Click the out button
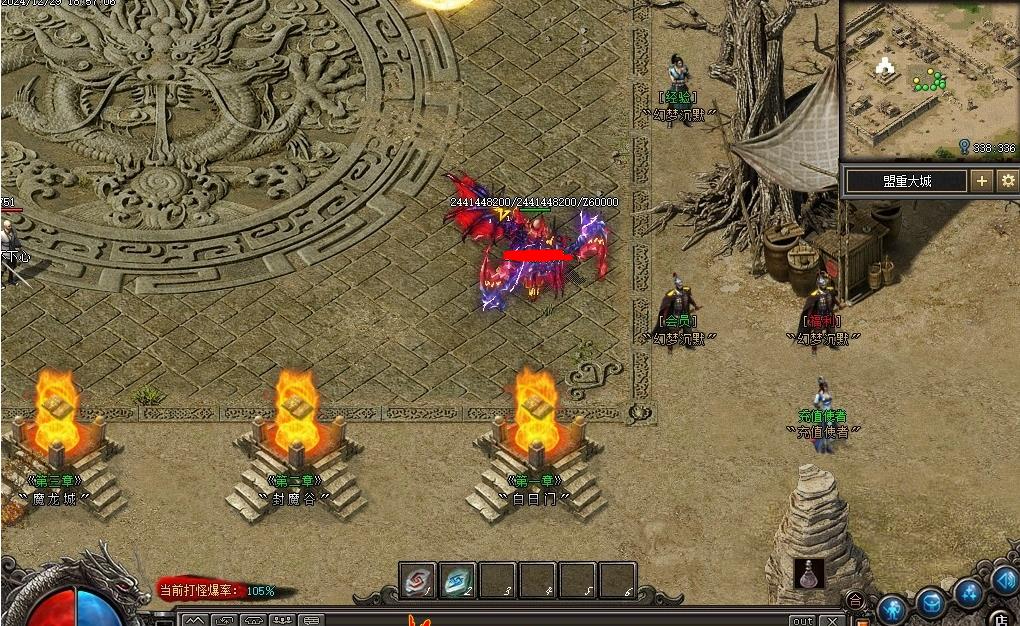This screenshot has height=626, width=1020. 802,621
